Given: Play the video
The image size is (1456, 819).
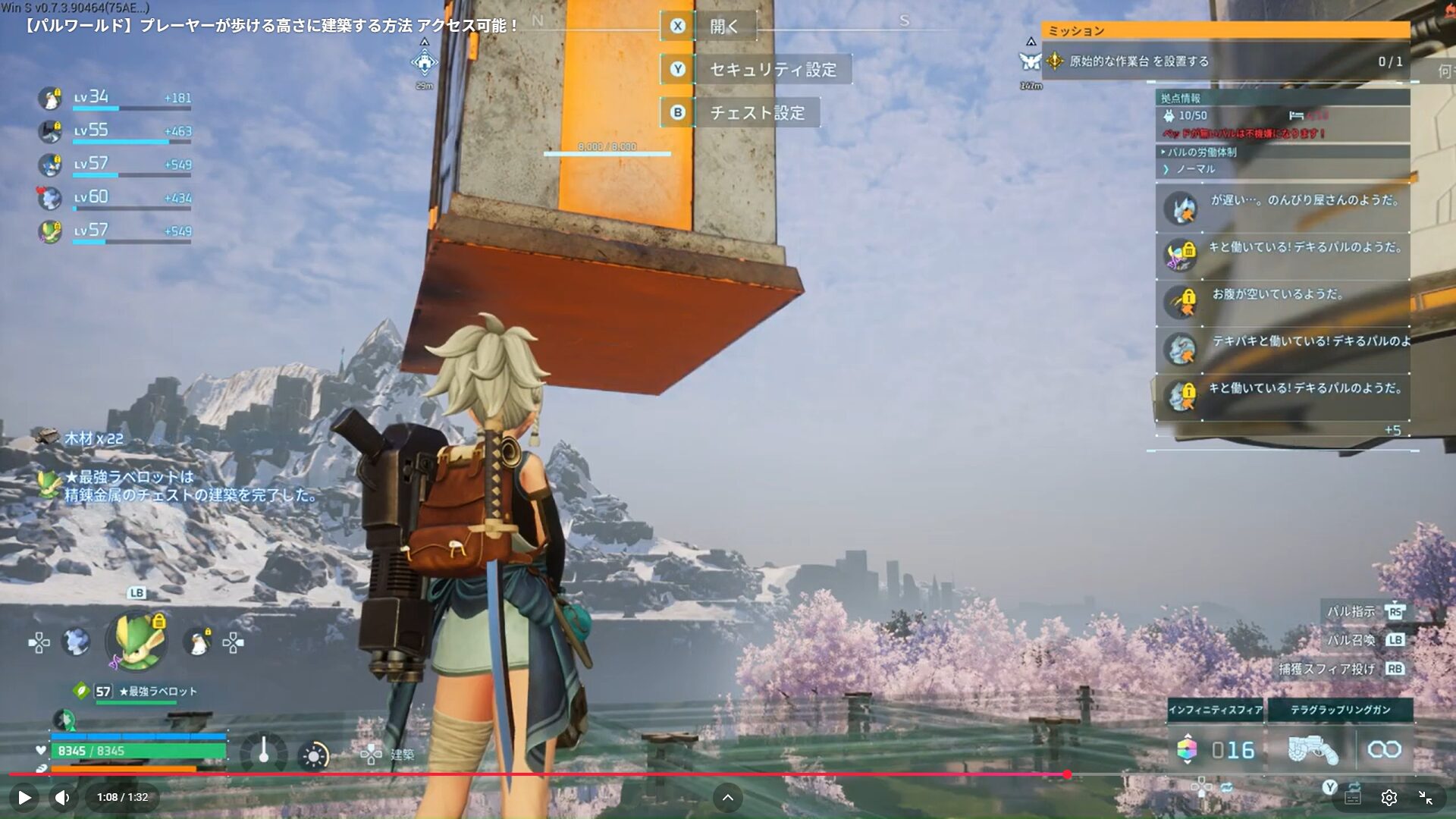Looking at the screenshot, I should (24, 797).
